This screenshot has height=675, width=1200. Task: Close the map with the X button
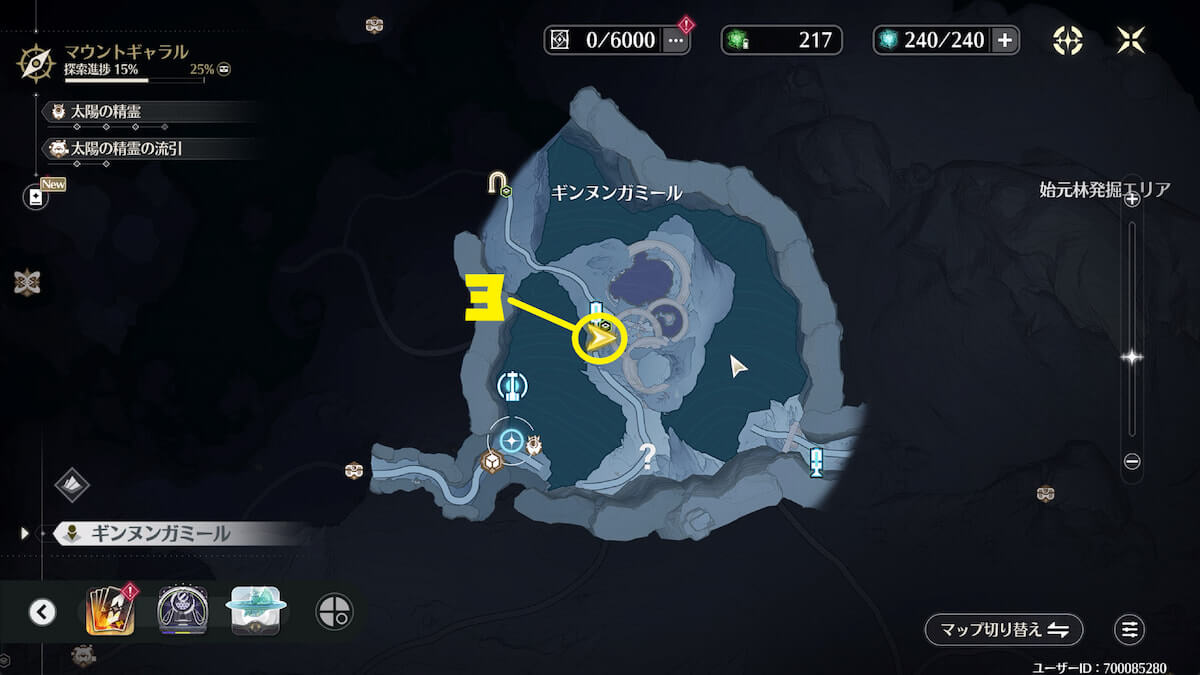pyautogui.click(x=1131, y=40)
